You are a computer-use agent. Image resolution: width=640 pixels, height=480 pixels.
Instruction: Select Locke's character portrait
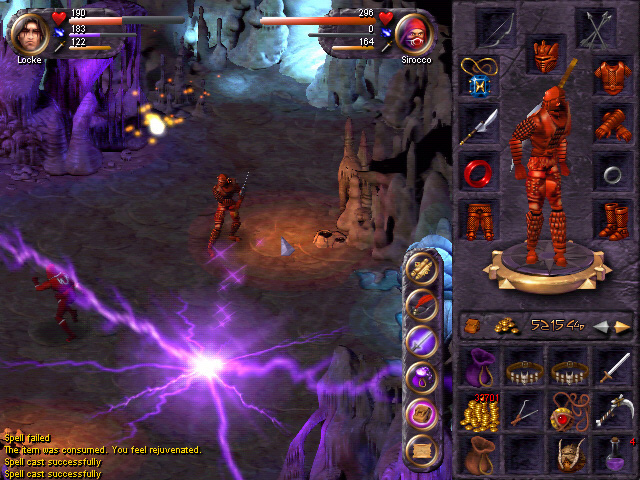pyautogui.click(x=29, y=31)
